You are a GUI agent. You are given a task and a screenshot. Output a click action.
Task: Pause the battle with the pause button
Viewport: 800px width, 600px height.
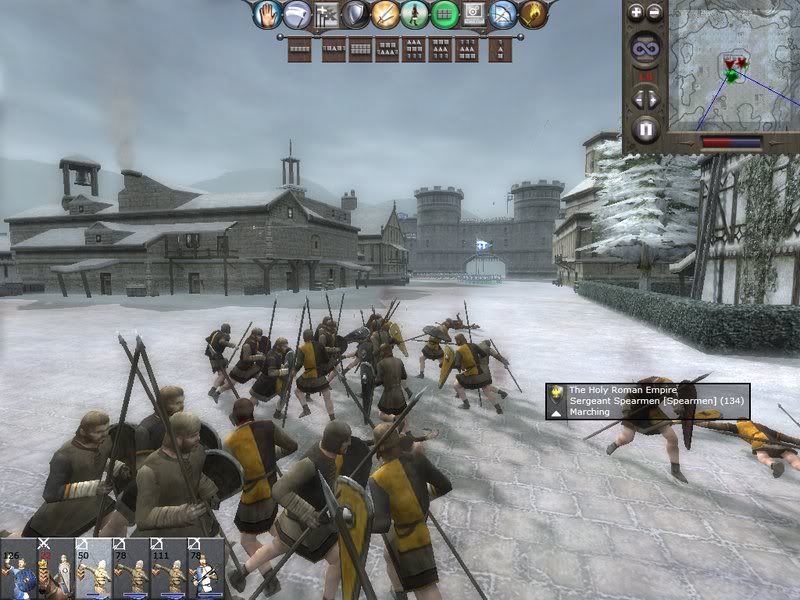(x=646, y=129)
